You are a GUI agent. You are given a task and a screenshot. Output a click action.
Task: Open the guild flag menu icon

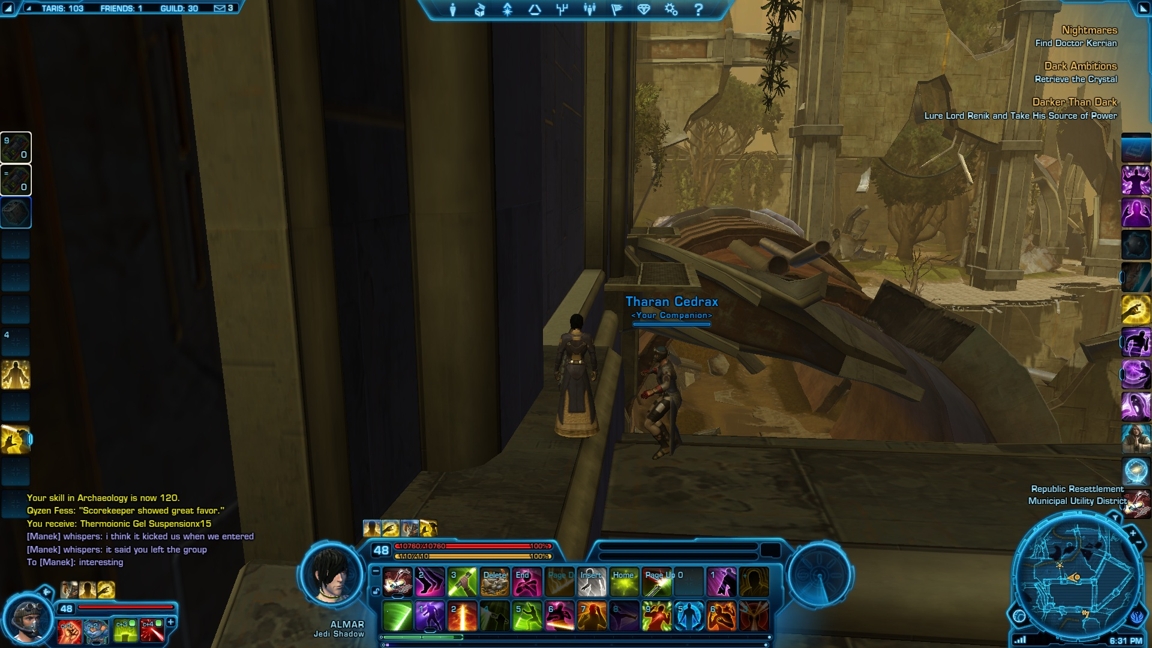coord(616,10)
